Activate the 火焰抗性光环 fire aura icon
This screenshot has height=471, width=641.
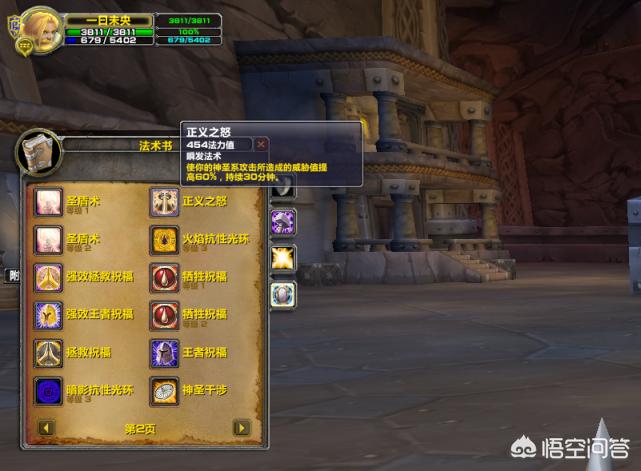[x=164, y=239]
